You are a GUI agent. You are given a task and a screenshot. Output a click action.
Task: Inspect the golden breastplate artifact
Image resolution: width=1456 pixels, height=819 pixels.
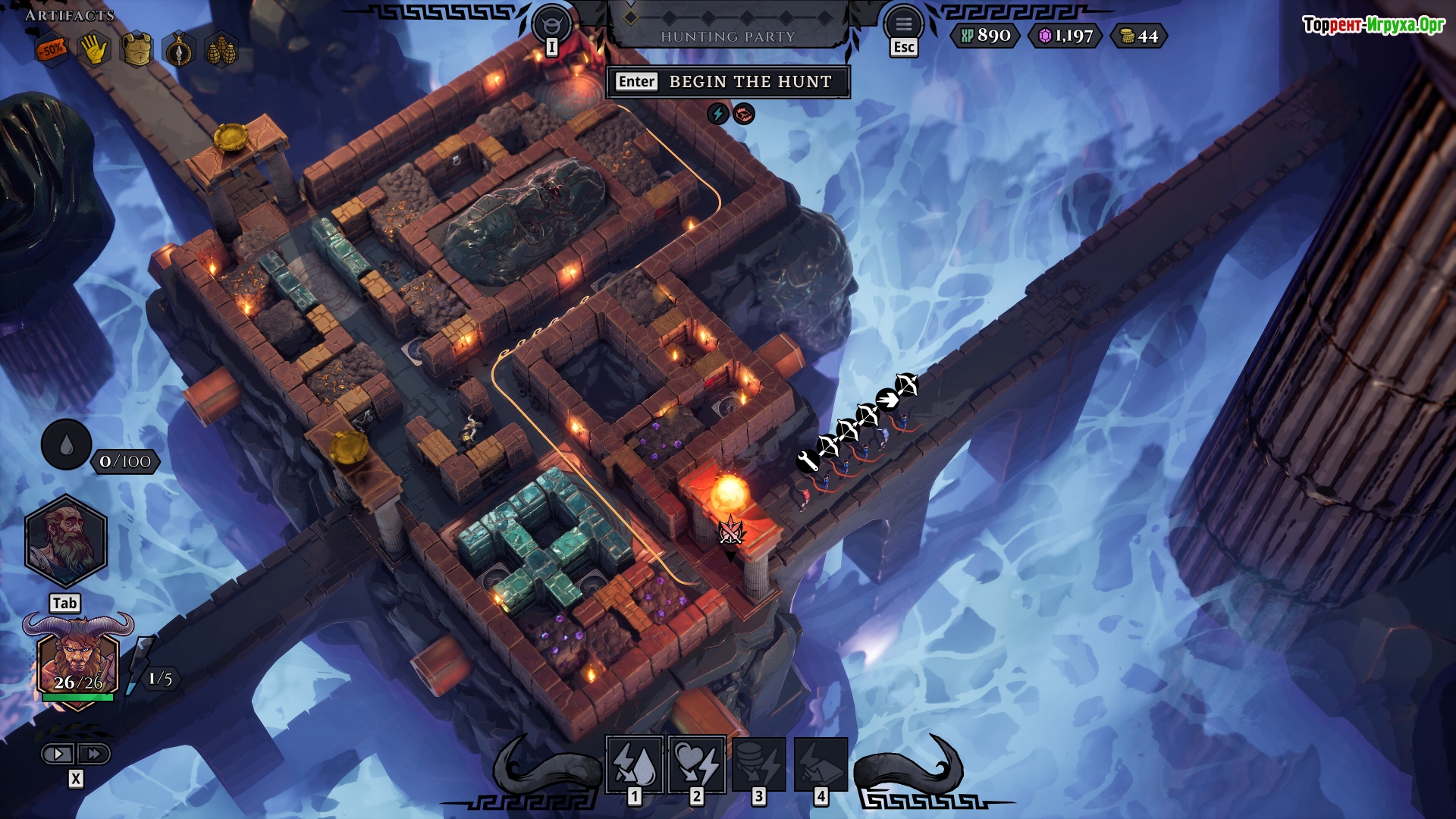click(136, 51)
